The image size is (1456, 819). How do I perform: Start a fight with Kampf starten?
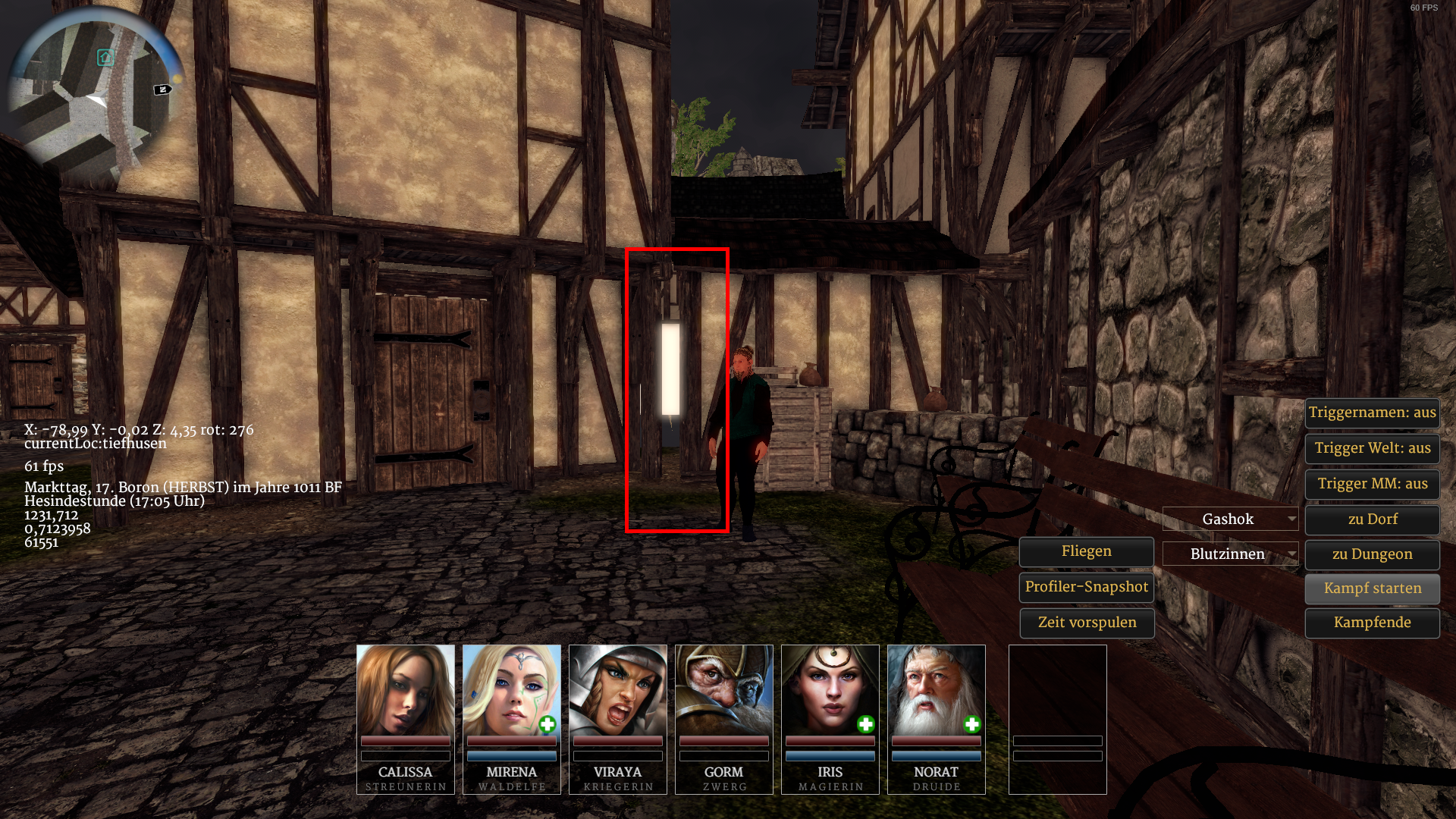[x=1372, y=588]
